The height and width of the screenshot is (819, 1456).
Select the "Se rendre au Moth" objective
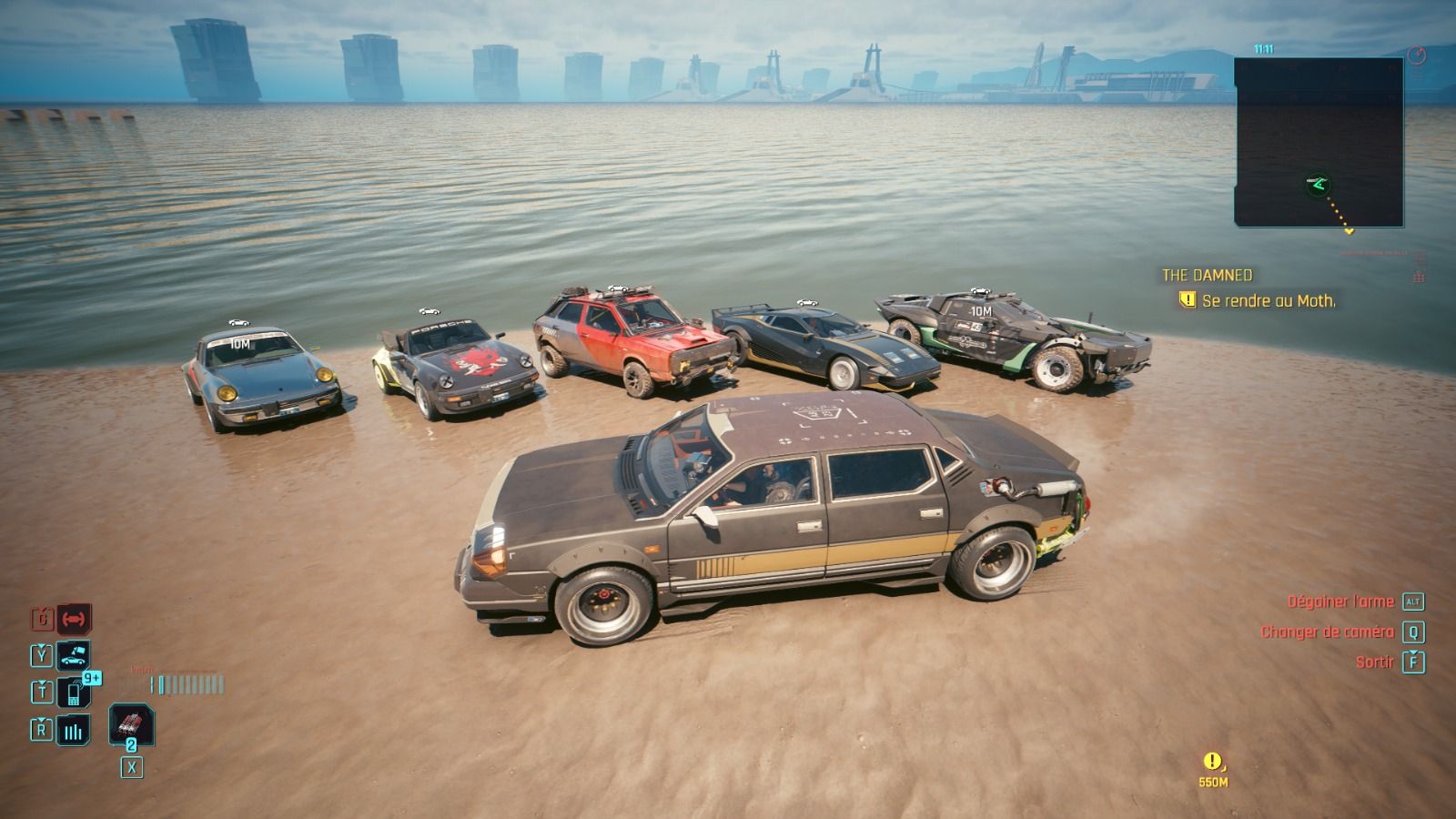click(1267, 300)
